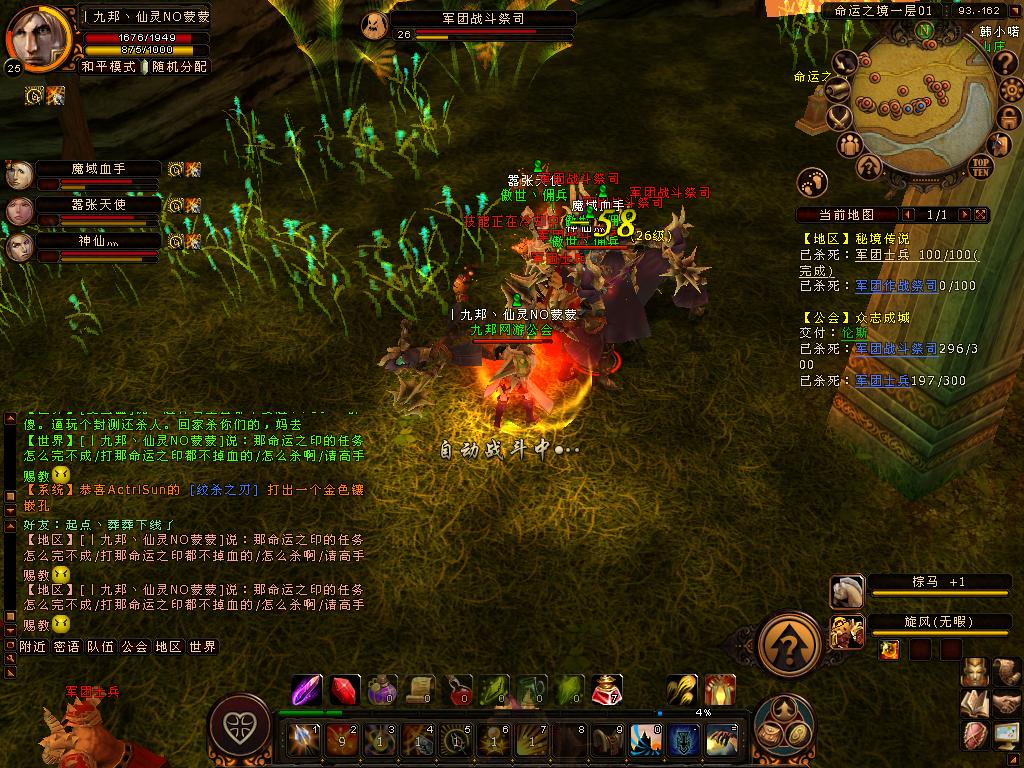Toggle the 和平模式 PK mode button

click(x=108, y=67)
